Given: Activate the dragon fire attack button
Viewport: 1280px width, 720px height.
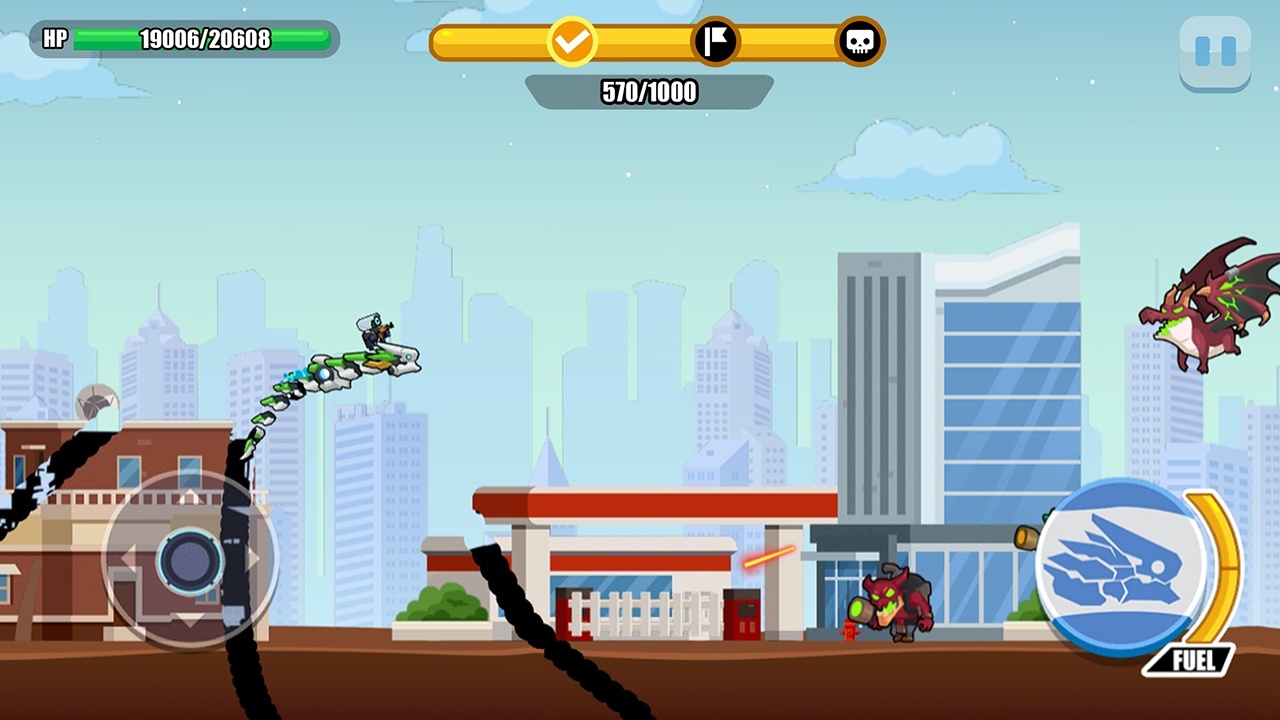Looking at the screenshot, I should (1121, 567).
